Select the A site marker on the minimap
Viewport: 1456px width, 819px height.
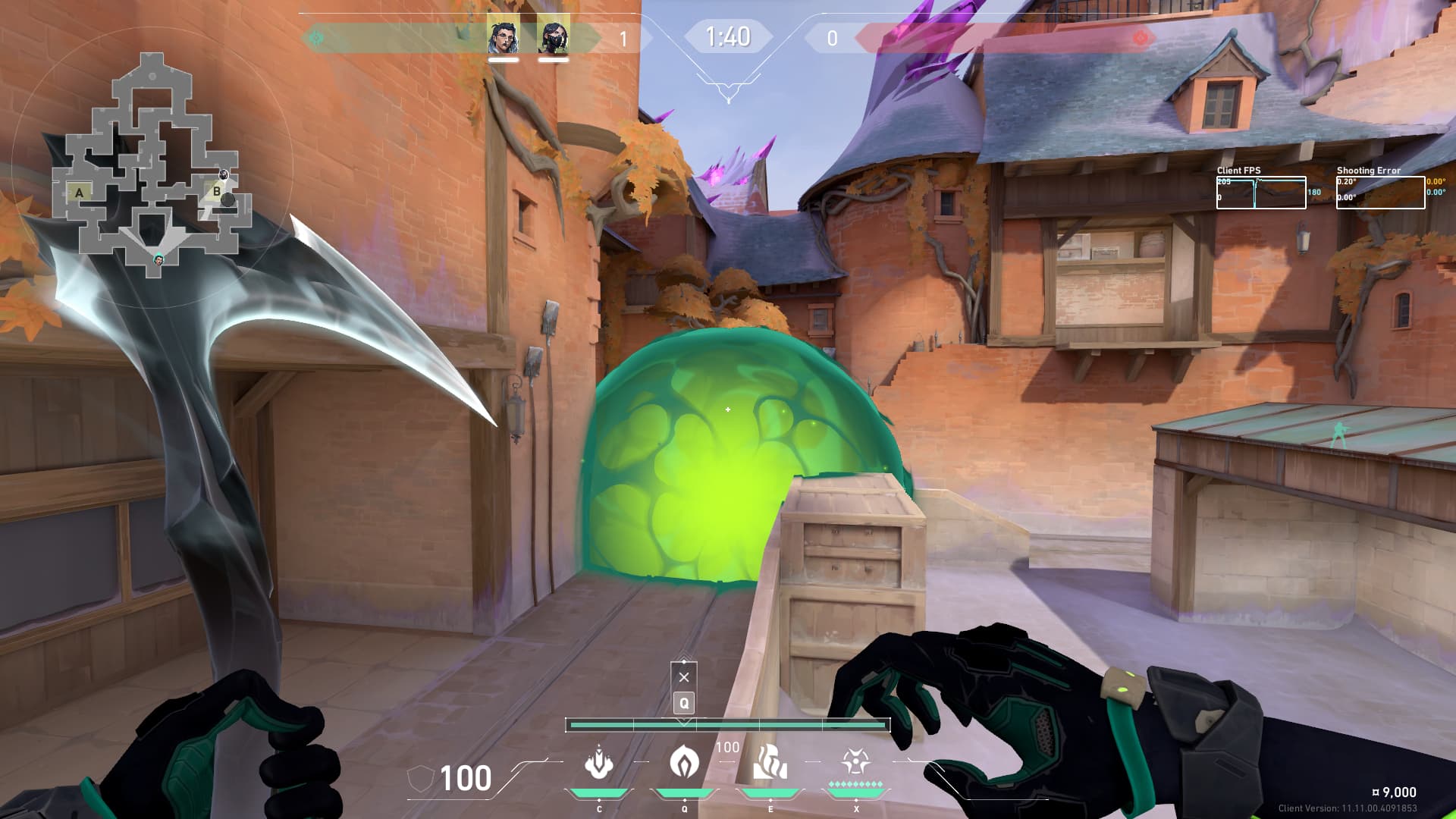(80, 193)
